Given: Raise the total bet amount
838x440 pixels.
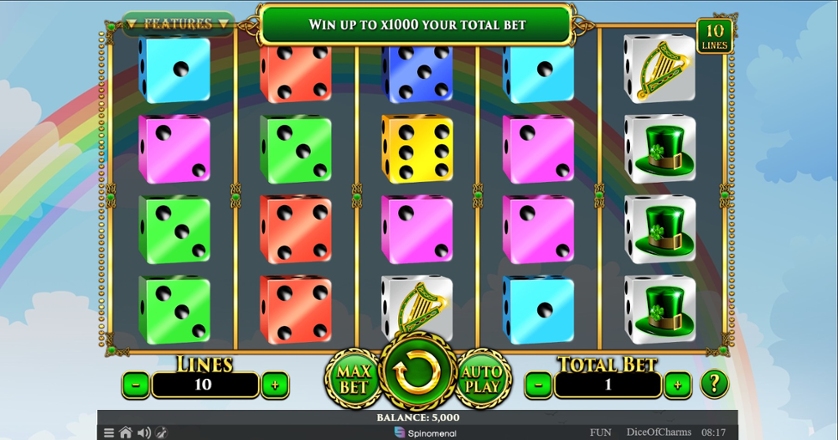Looking at the screenshot, I should (677, 383).
